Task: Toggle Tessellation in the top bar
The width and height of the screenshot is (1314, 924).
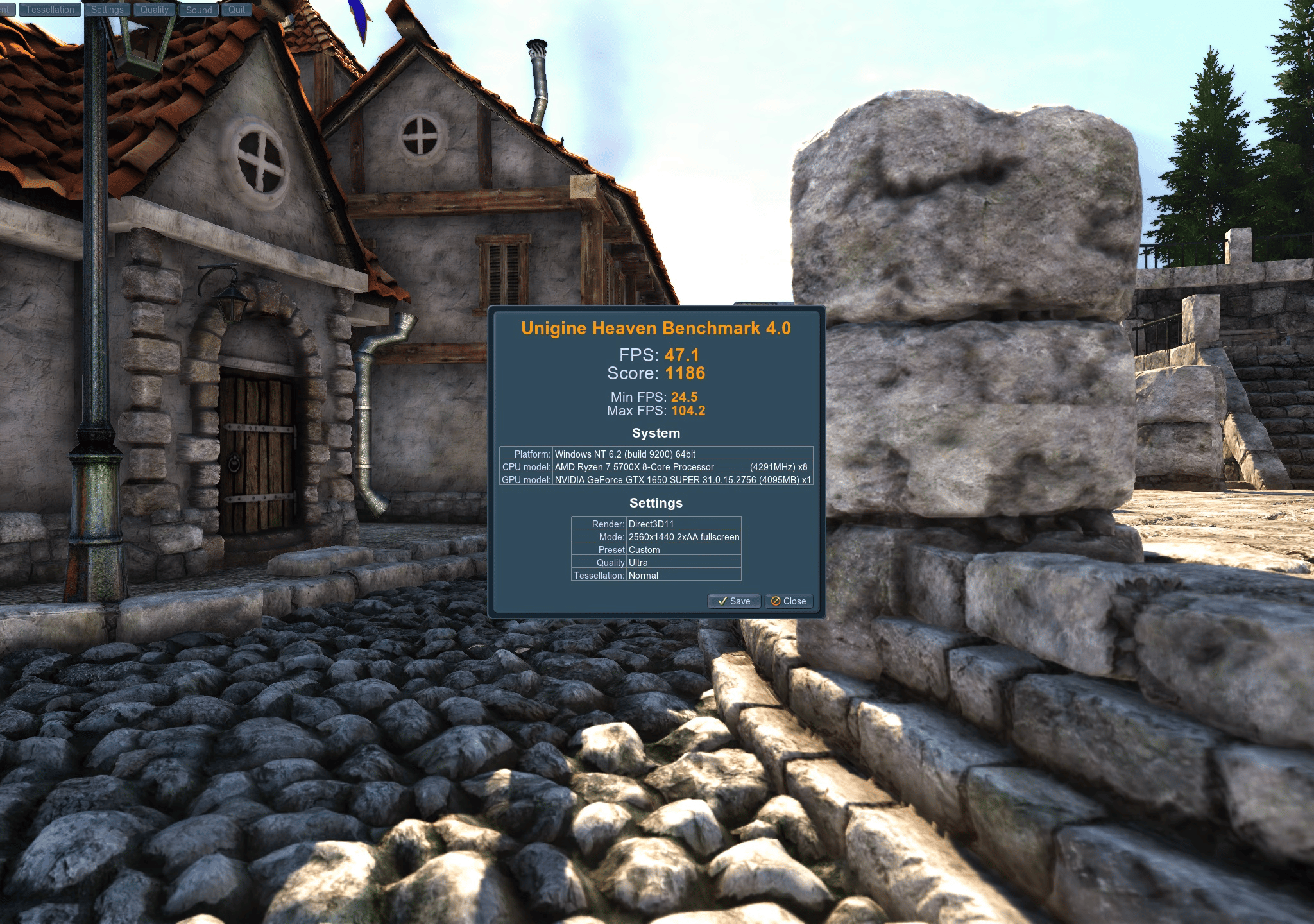Action: [x=50, y=10]
